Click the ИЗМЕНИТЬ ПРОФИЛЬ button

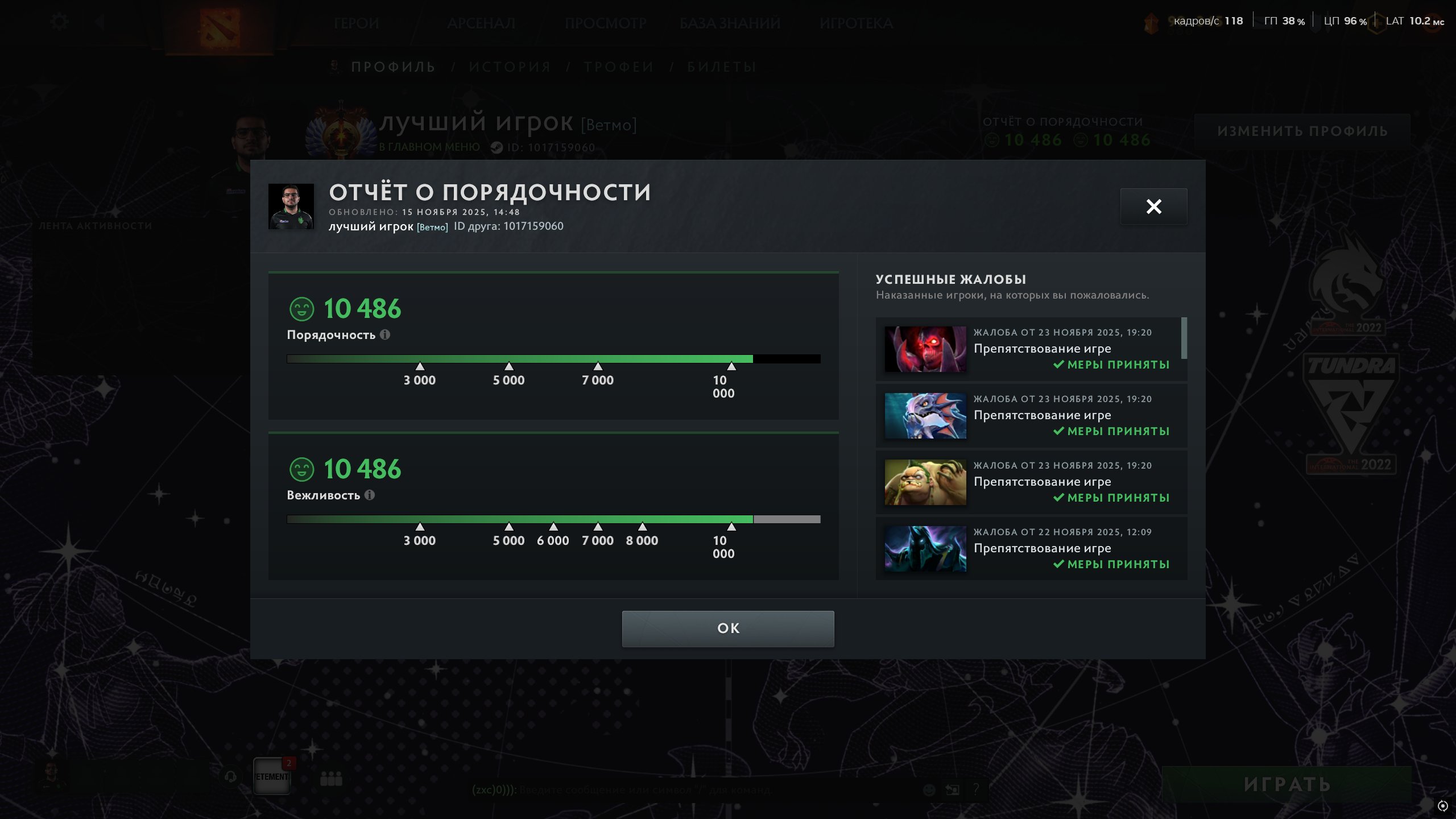click(1302, 130)
